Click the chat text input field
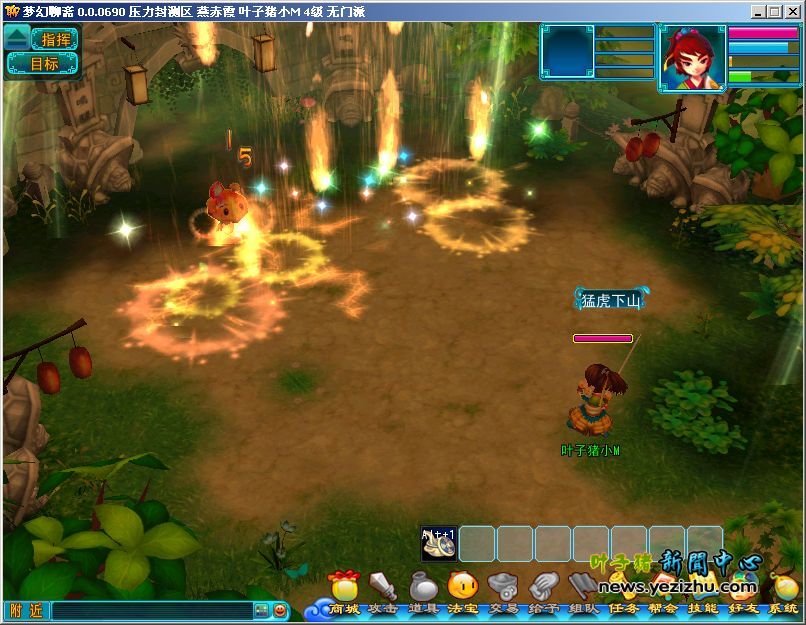 [x=152, y=610]
